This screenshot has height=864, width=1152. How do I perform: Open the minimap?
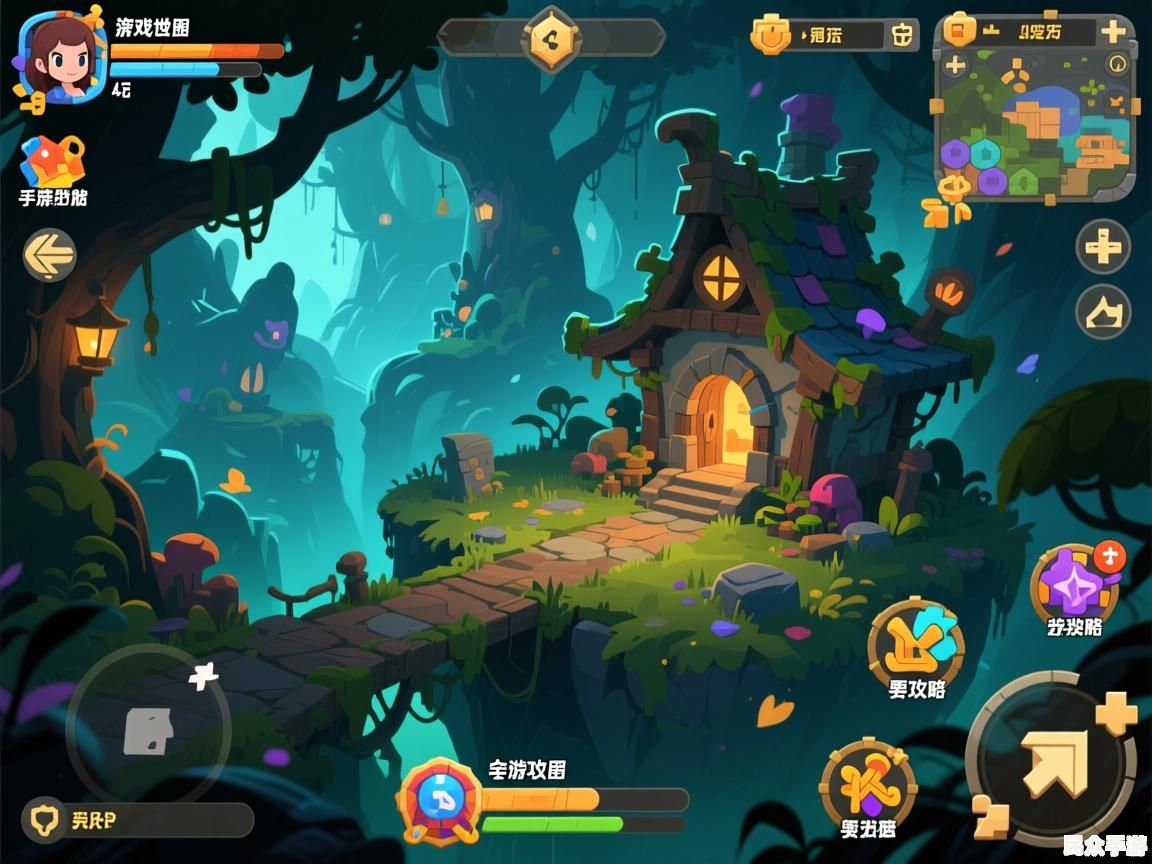coord(1034,126)
